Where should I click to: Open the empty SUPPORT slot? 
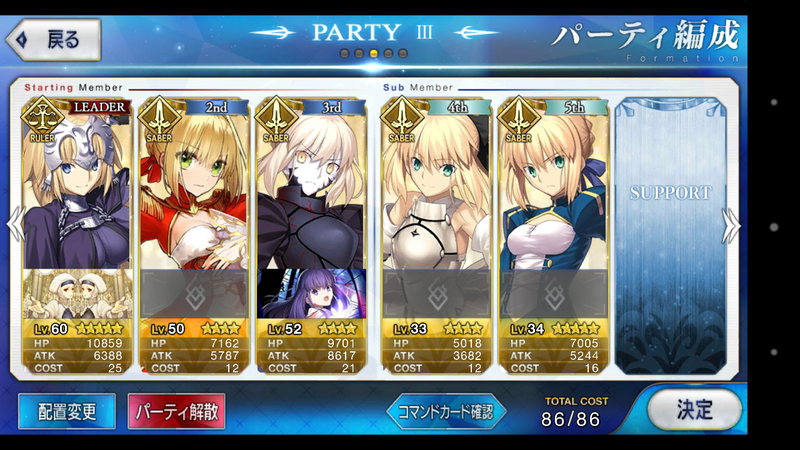pyautogui.click(x=669, y=235)
